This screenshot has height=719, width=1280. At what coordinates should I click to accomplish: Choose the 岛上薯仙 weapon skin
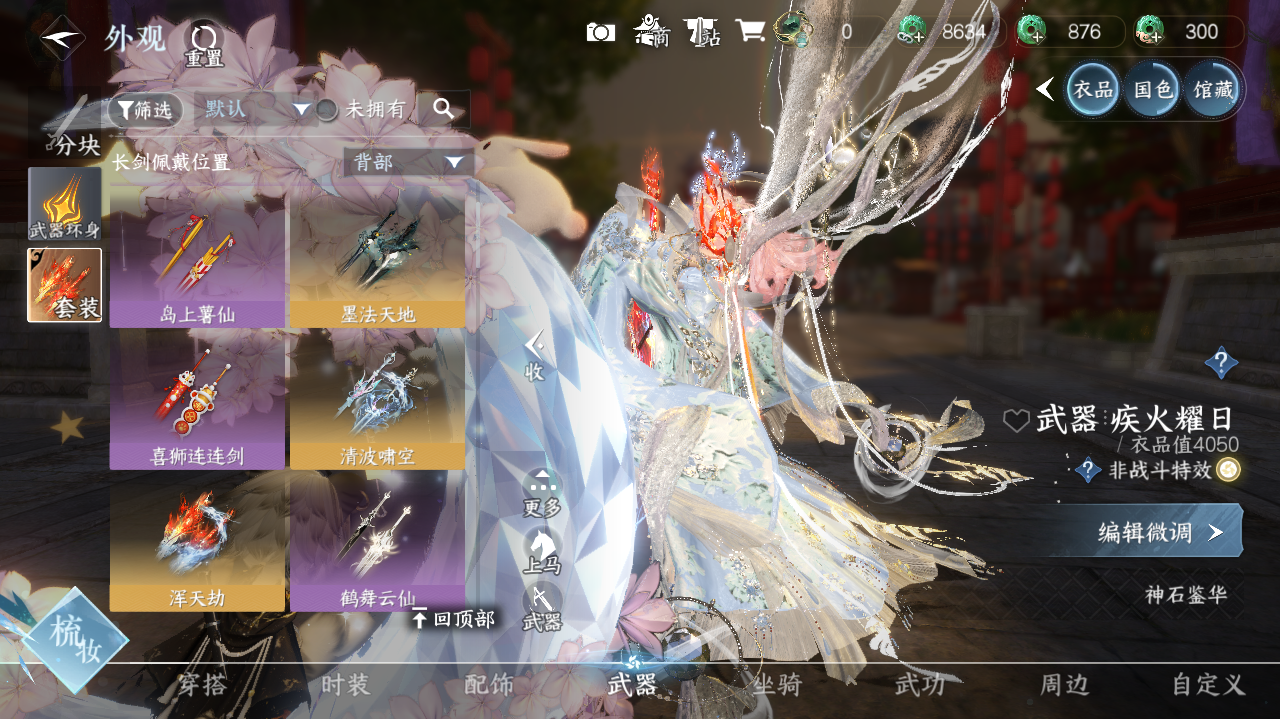click(197, 257)
